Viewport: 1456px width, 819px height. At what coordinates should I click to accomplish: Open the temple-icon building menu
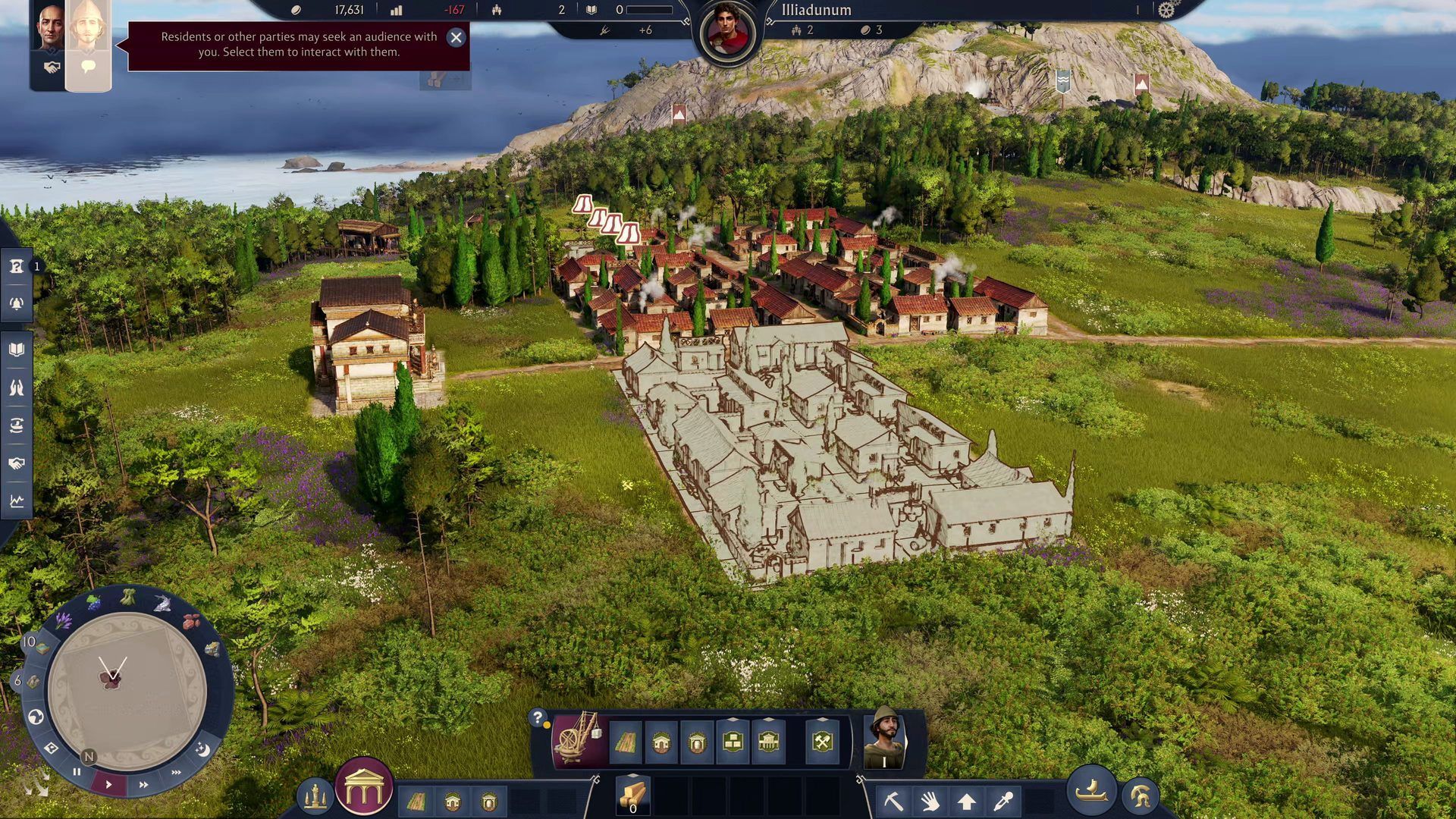coord(364,787)
